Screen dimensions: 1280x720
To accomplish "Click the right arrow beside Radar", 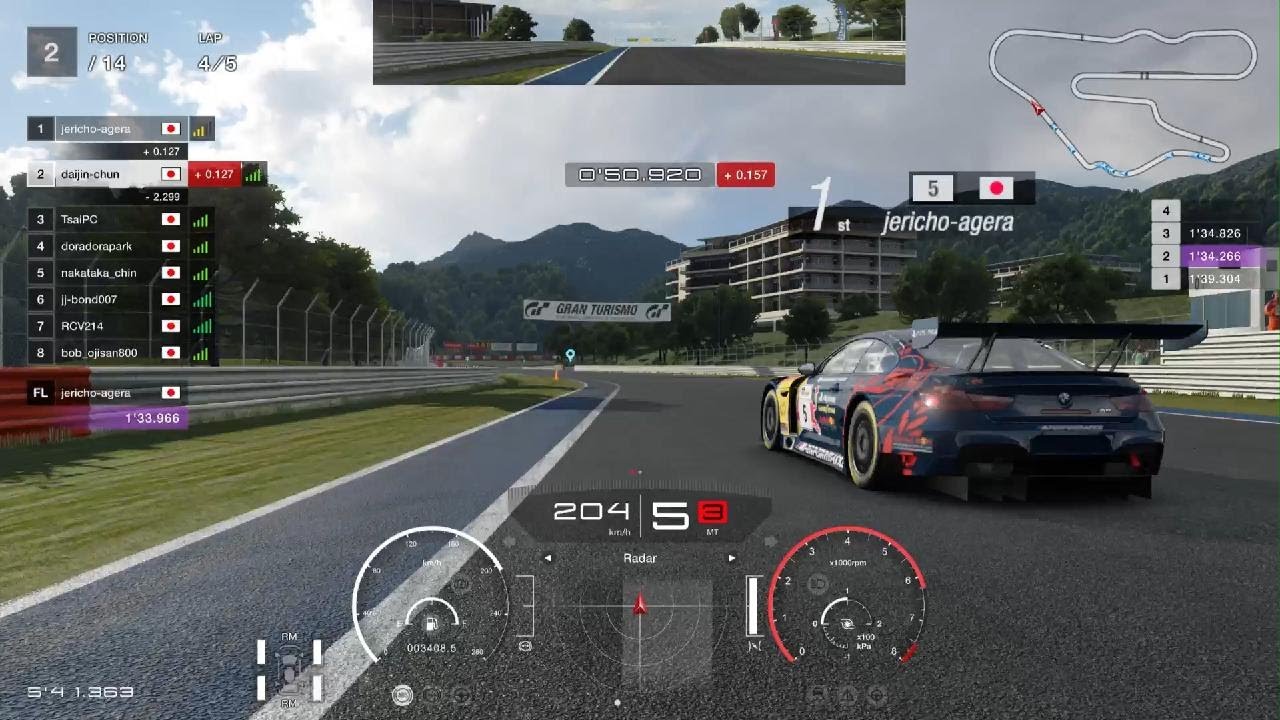I will point(732,558).
